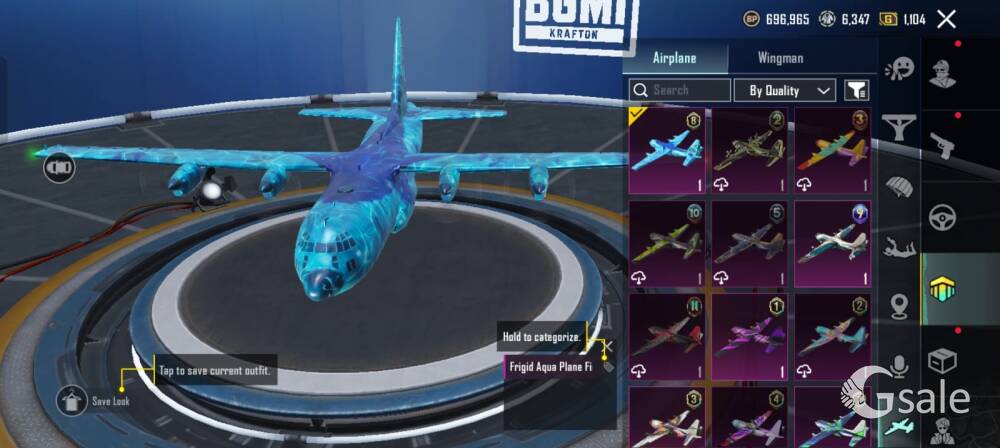Open the parachute skins category
This screenshot has height=448, width=1000.
click(900, 187)
